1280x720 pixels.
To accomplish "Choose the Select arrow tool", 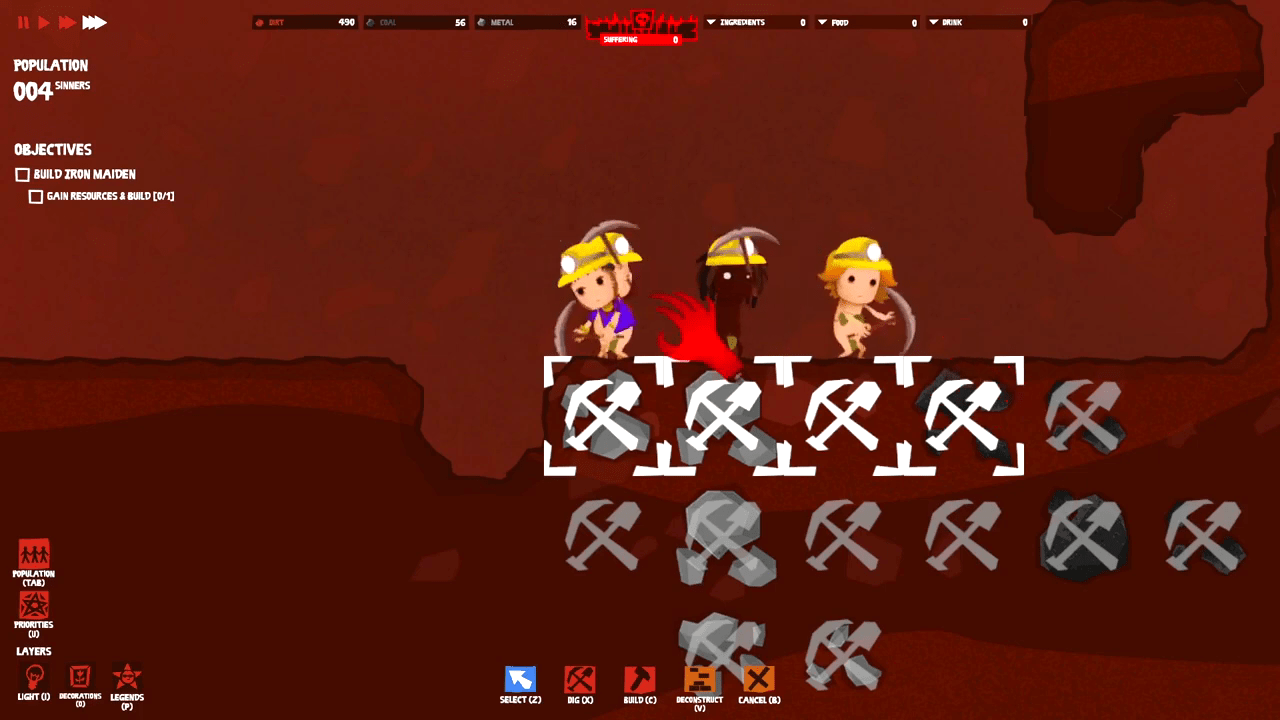I will coord(520,680).
